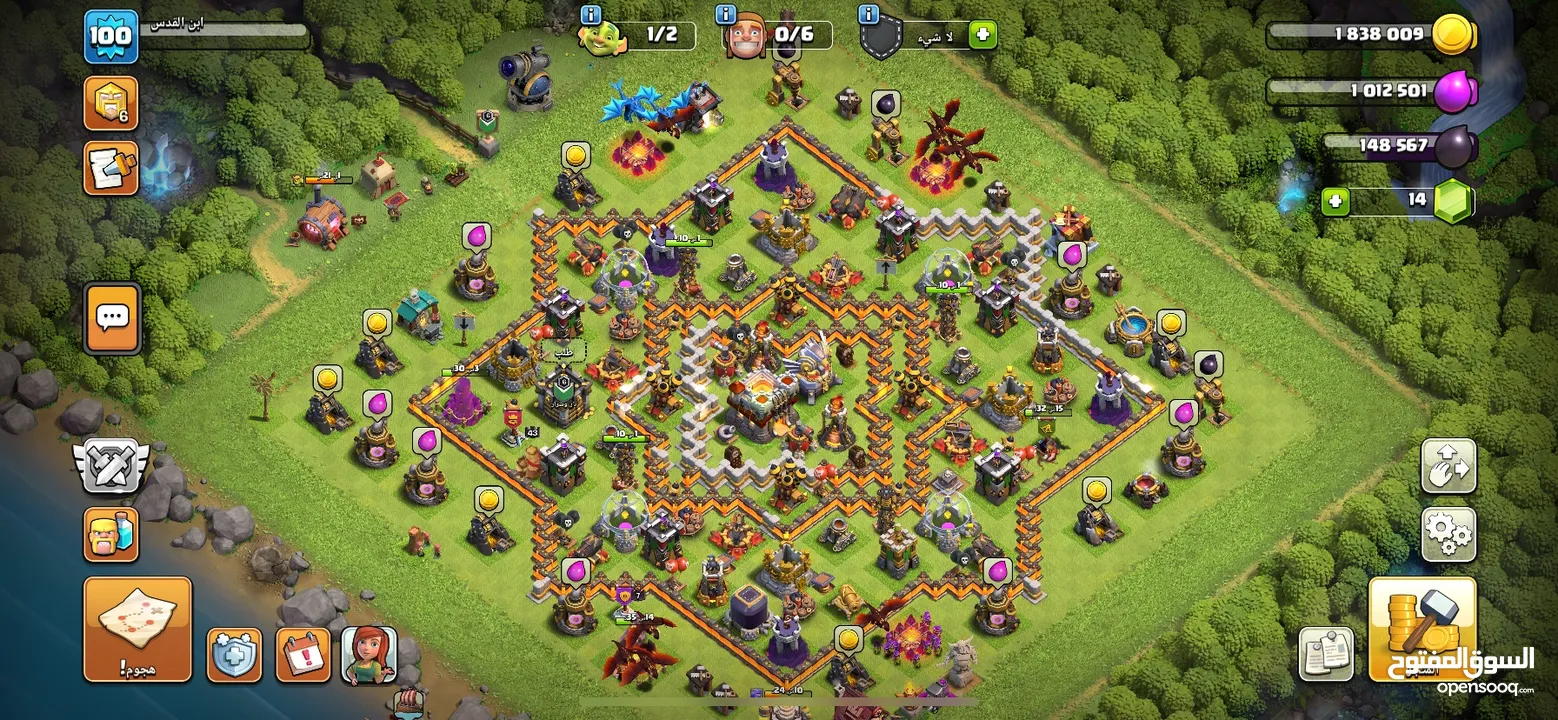This screenshot has width=1558, height=720.
Task: Open the chat speech bubble panel
Action: [x=112, y=318]
